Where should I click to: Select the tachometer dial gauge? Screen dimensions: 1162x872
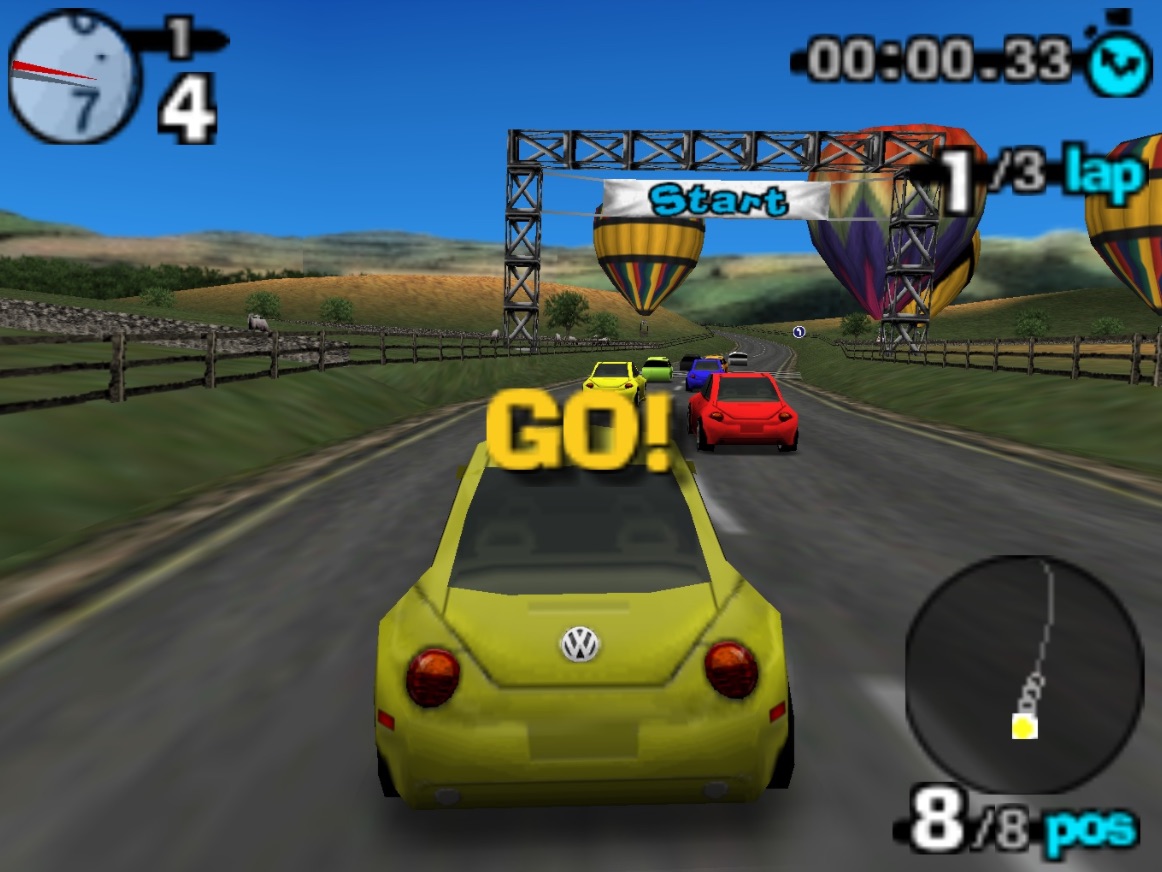(x=72, y=77)
